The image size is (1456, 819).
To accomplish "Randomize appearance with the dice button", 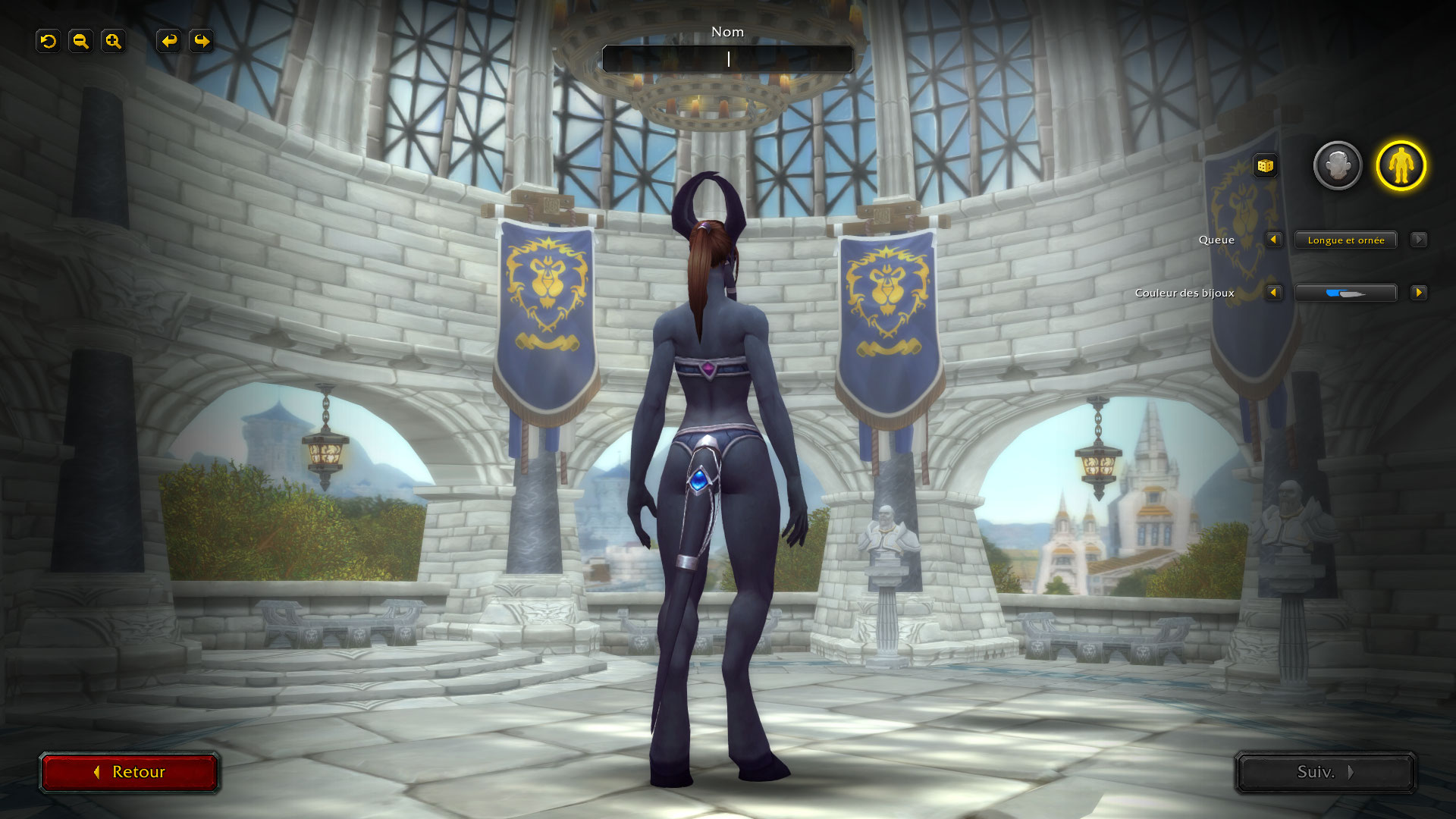I will click(x=1264, y=166).
